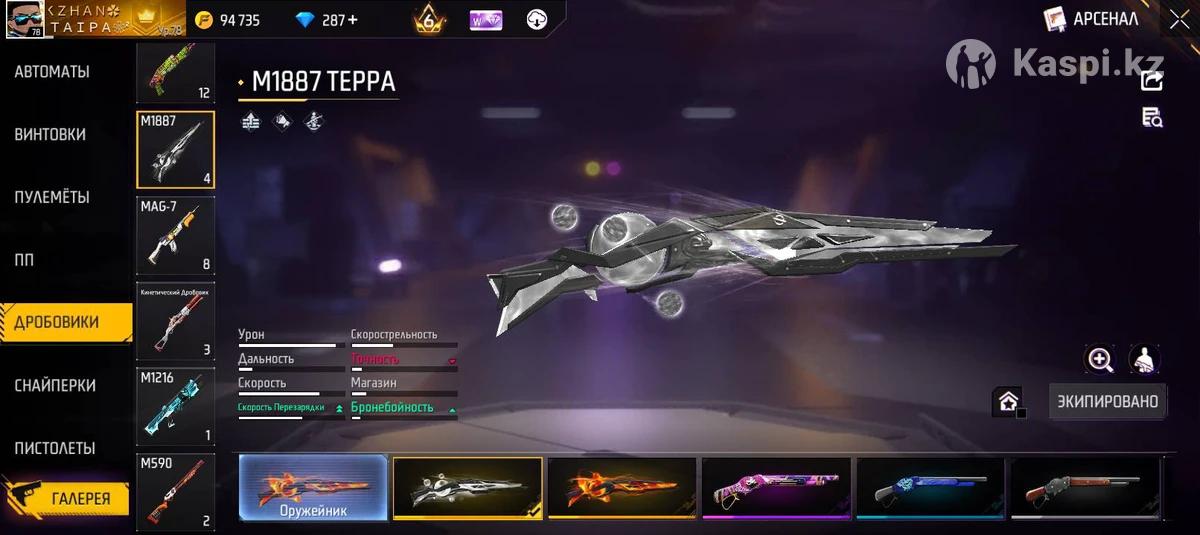Select the Пулемёты category

click(52, 197)
